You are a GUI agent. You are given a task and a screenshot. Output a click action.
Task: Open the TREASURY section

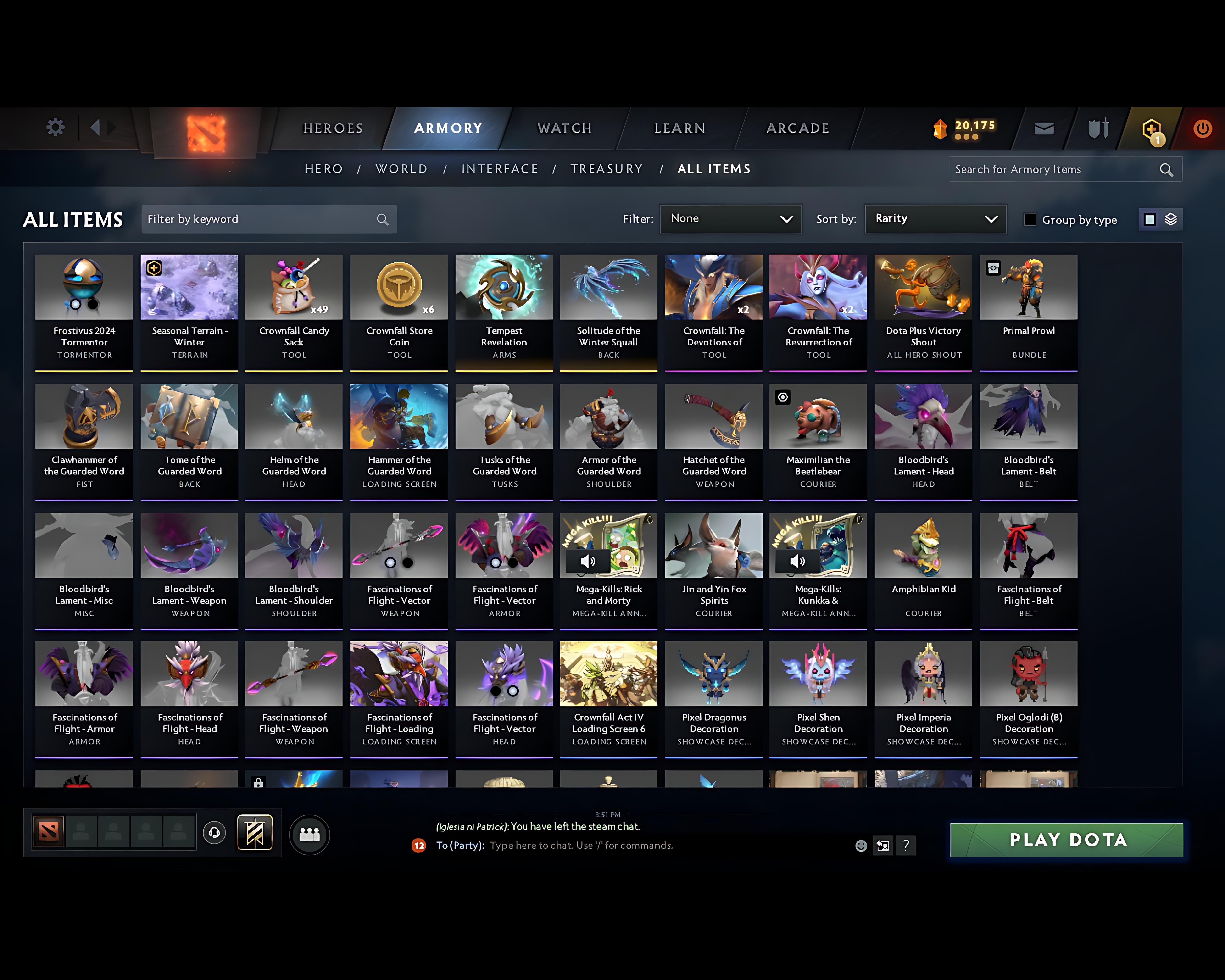(607, 169)
